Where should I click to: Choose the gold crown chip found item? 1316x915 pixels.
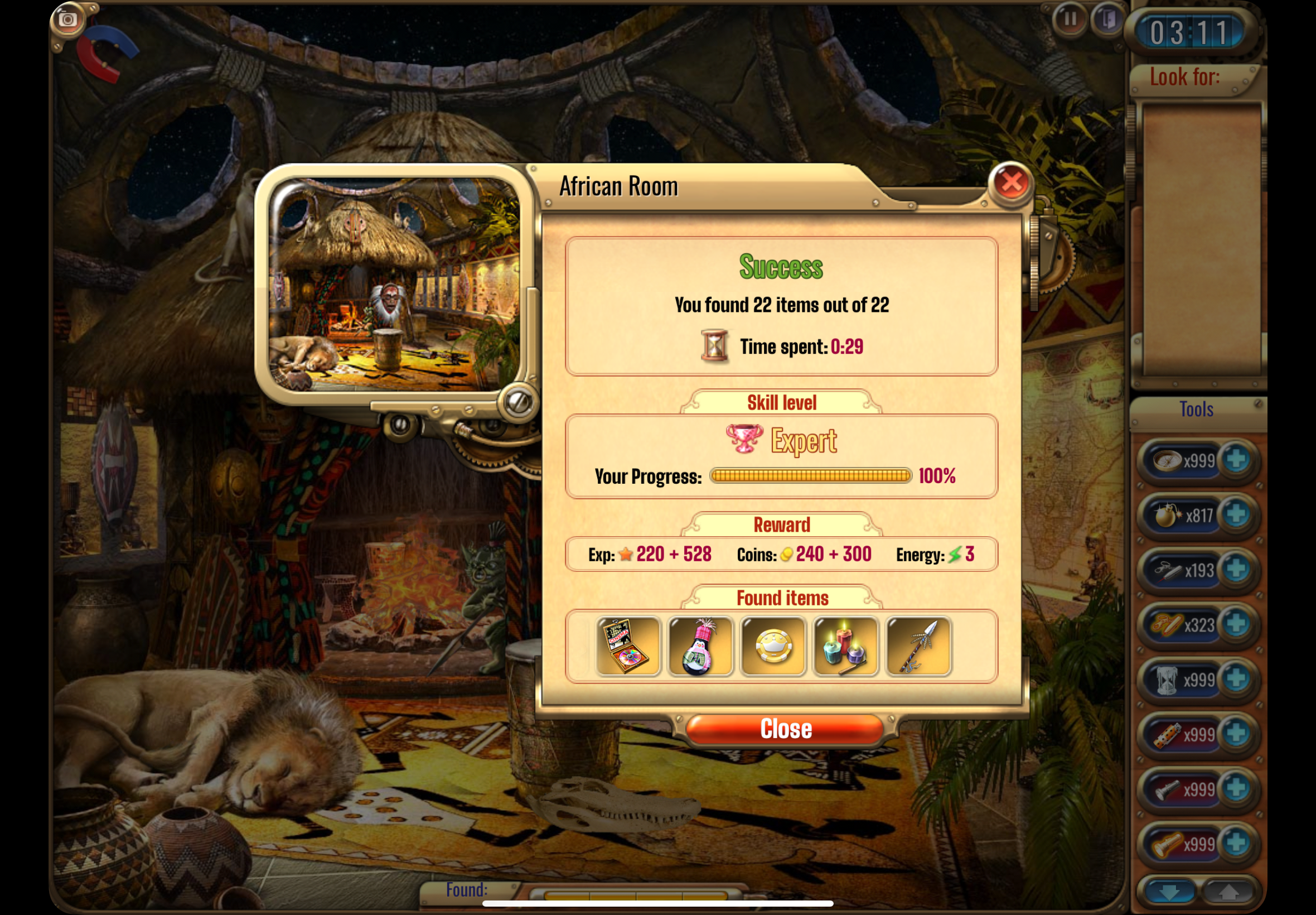click(773, 646)
